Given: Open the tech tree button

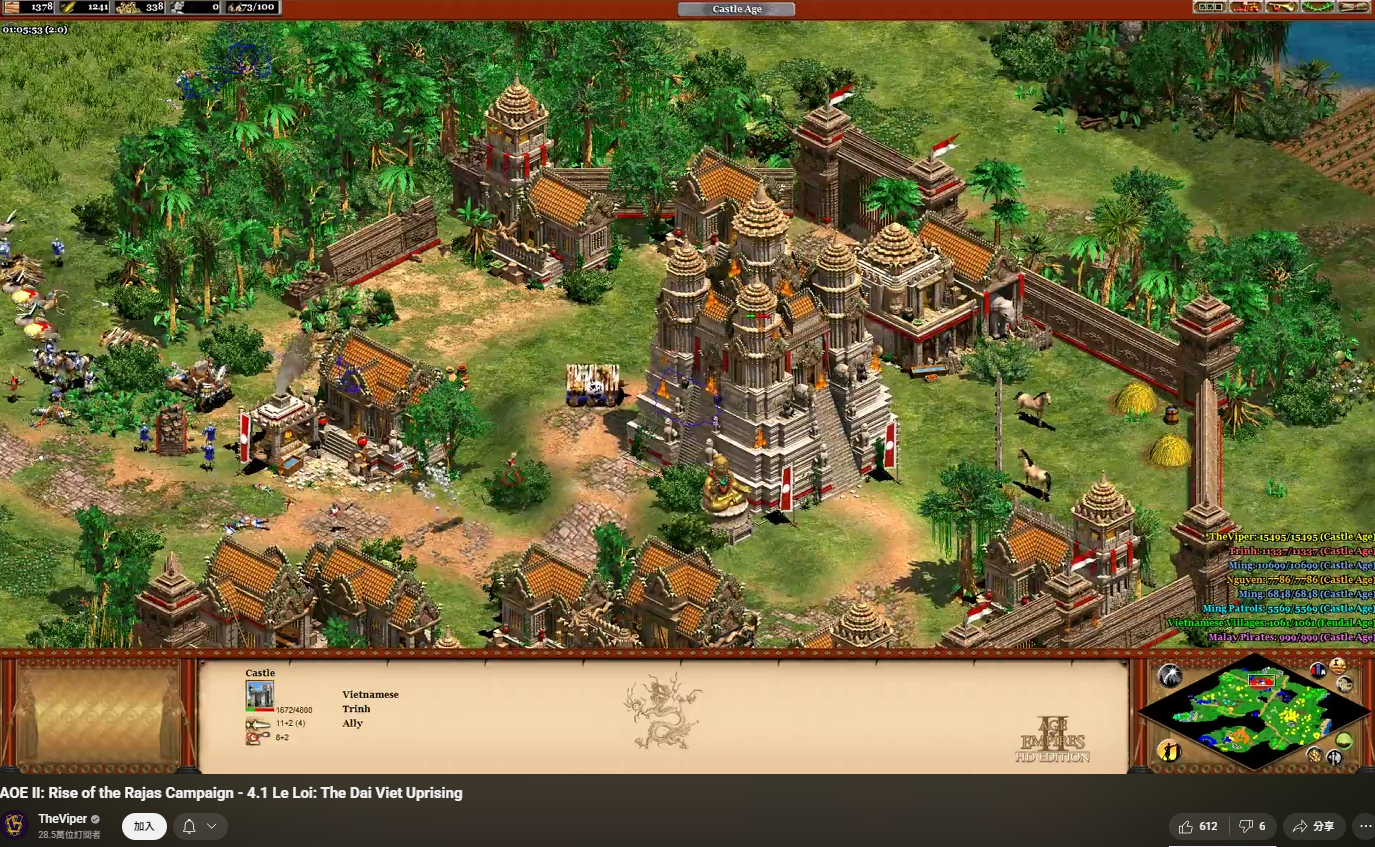Looking at the screenshot, I should (x=1245, y=7).
